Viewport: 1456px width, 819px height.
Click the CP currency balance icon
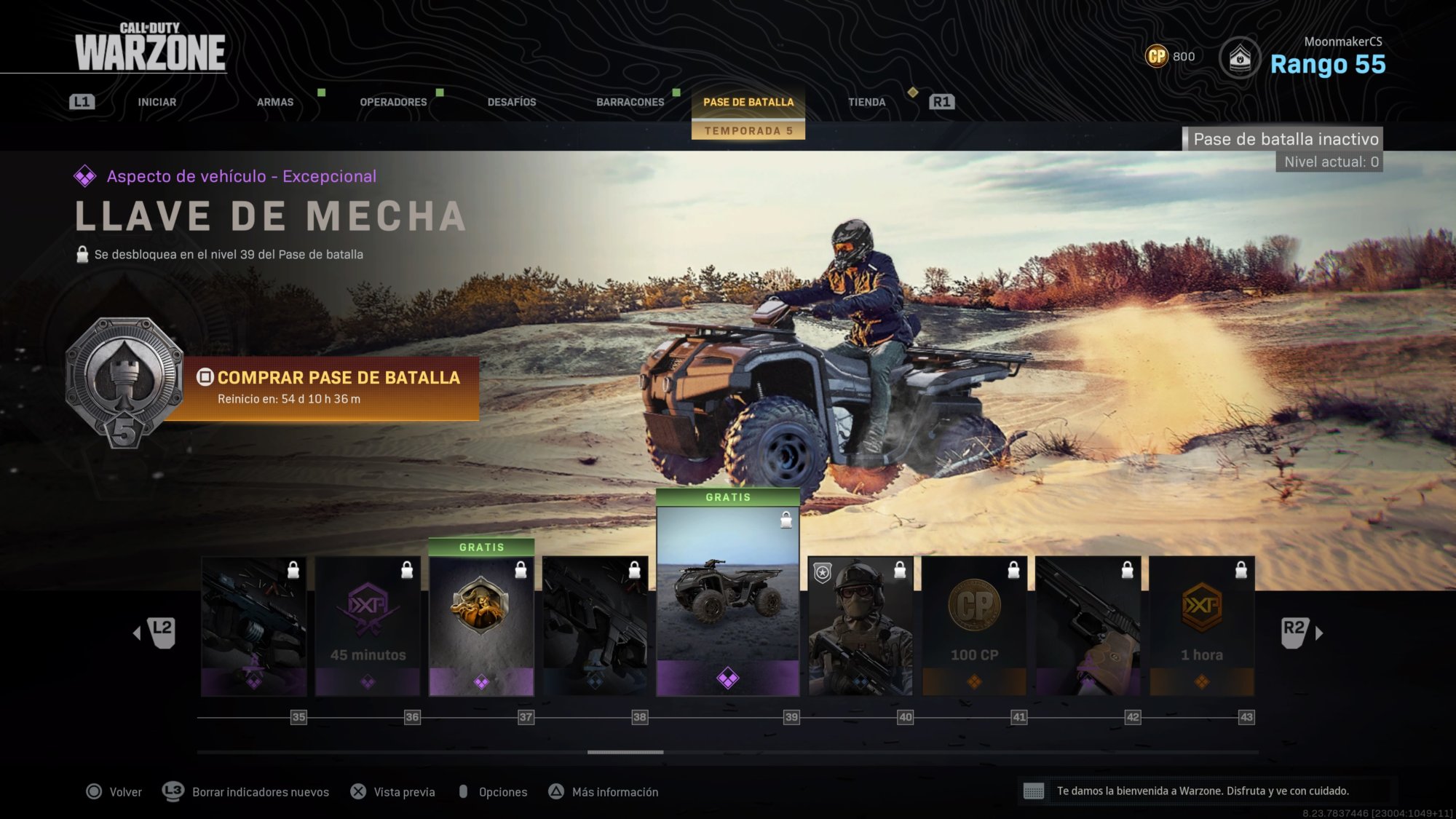(x=1156, y=56)
